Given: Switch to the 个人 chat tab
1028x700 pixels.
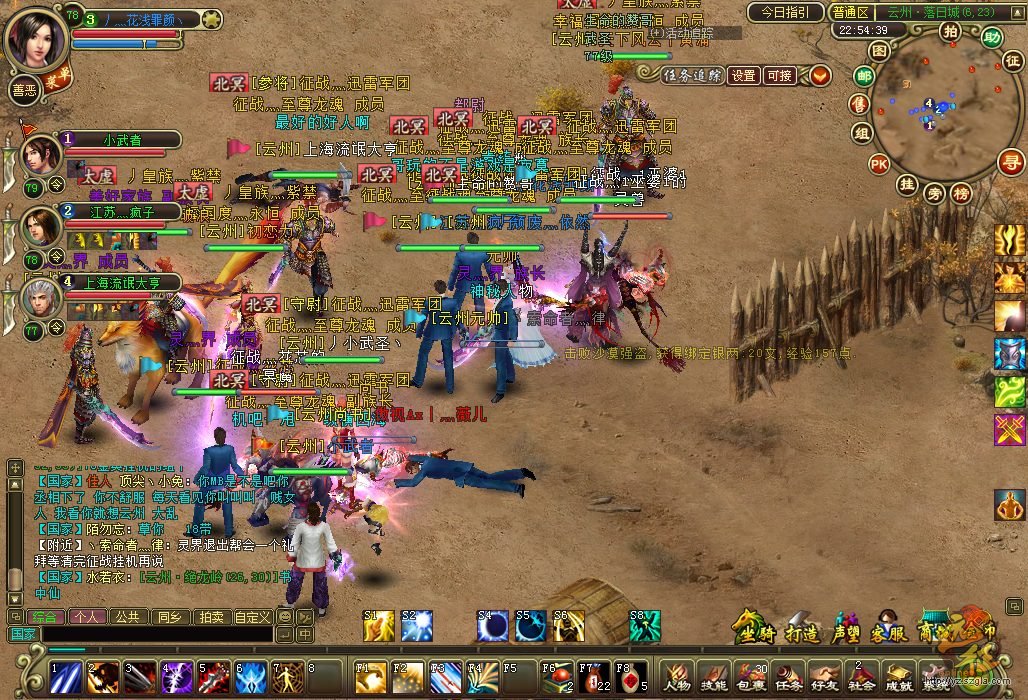Looking at the screenshot, I should point(86,617).
